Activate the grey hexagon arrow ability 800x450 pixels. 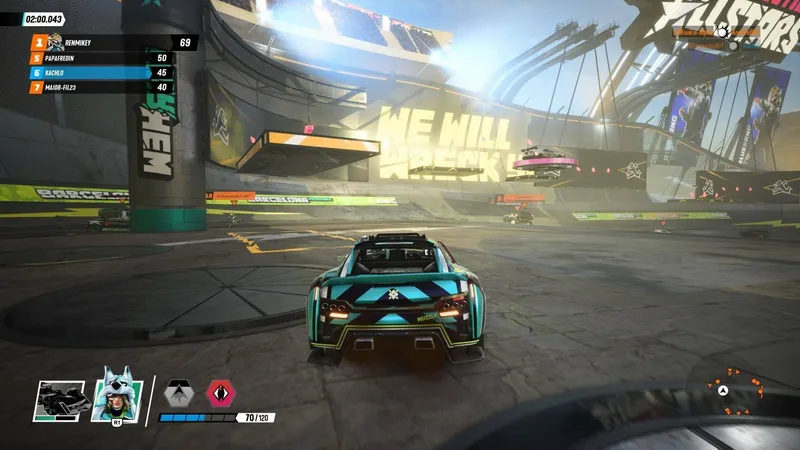(x=178, y=392)
